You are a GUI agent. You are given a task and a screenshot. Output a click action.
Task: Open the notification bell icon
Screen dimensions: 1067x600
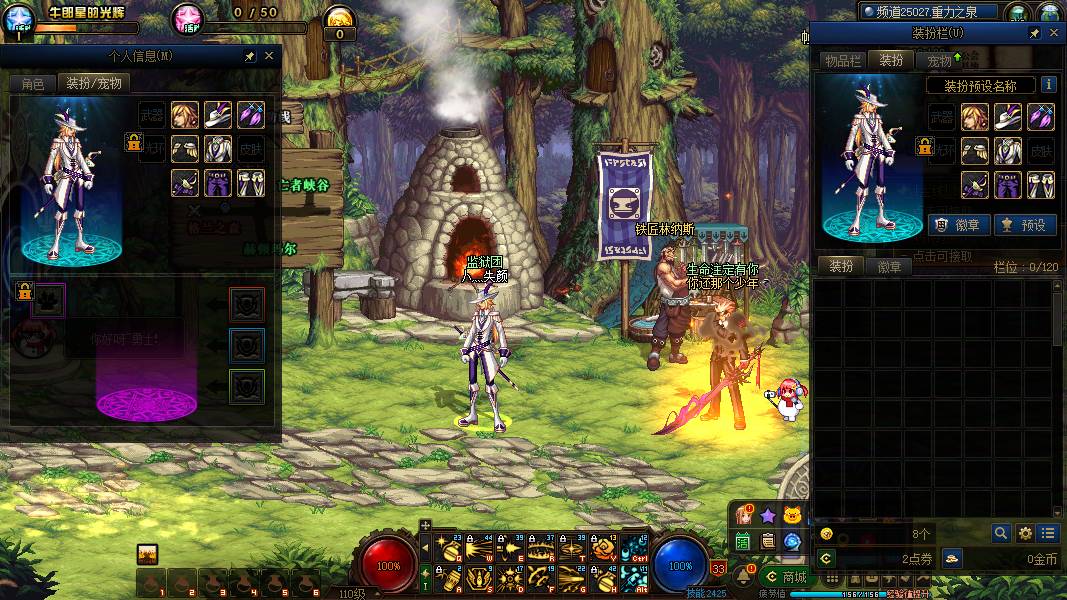pos(744,576)
